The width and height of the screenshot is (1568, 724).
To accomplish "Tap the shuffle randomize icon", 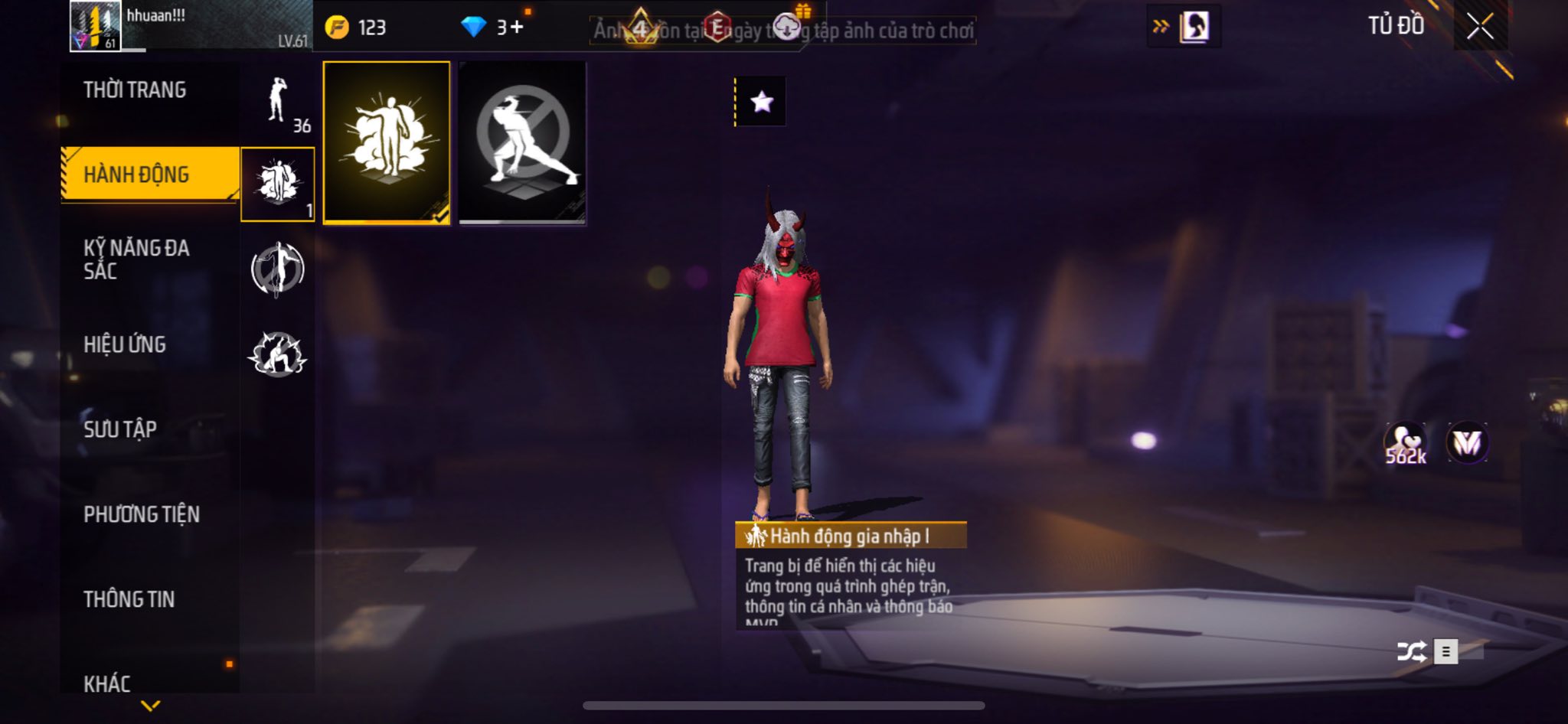I will point(1411,651).
